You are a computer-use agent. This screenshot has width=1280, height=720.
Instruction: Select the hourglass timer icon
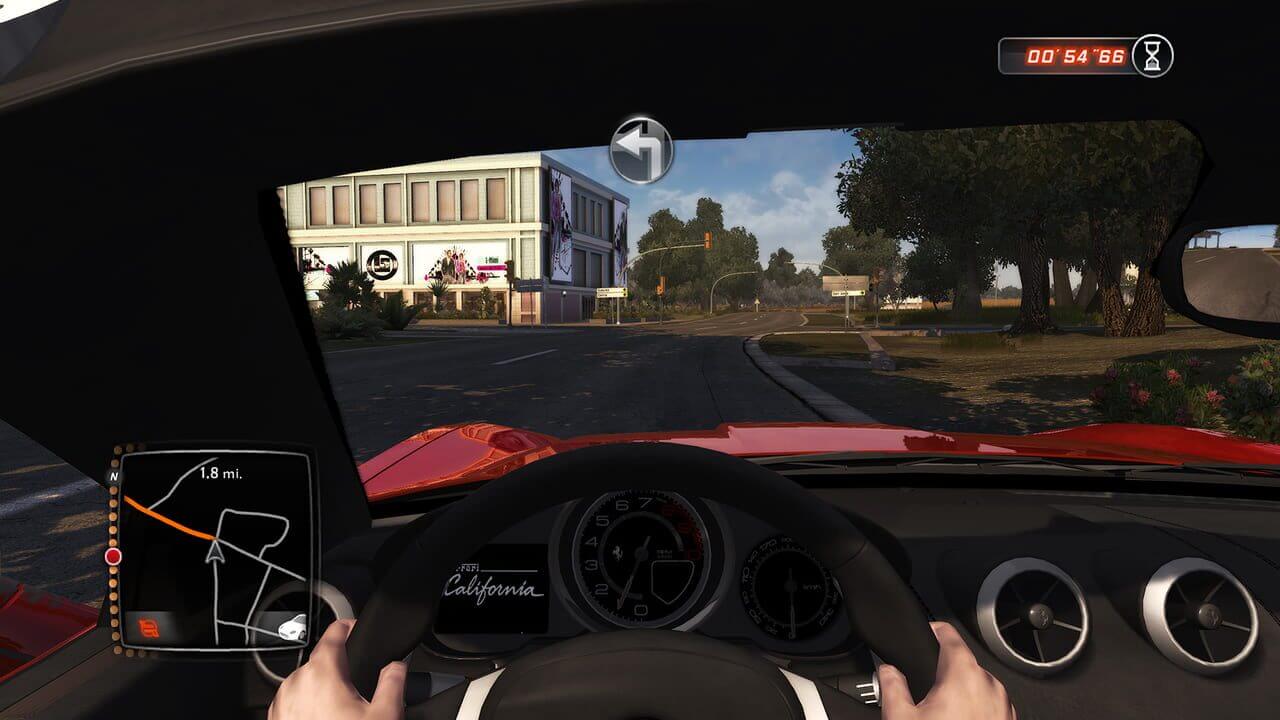(1152, 55)
